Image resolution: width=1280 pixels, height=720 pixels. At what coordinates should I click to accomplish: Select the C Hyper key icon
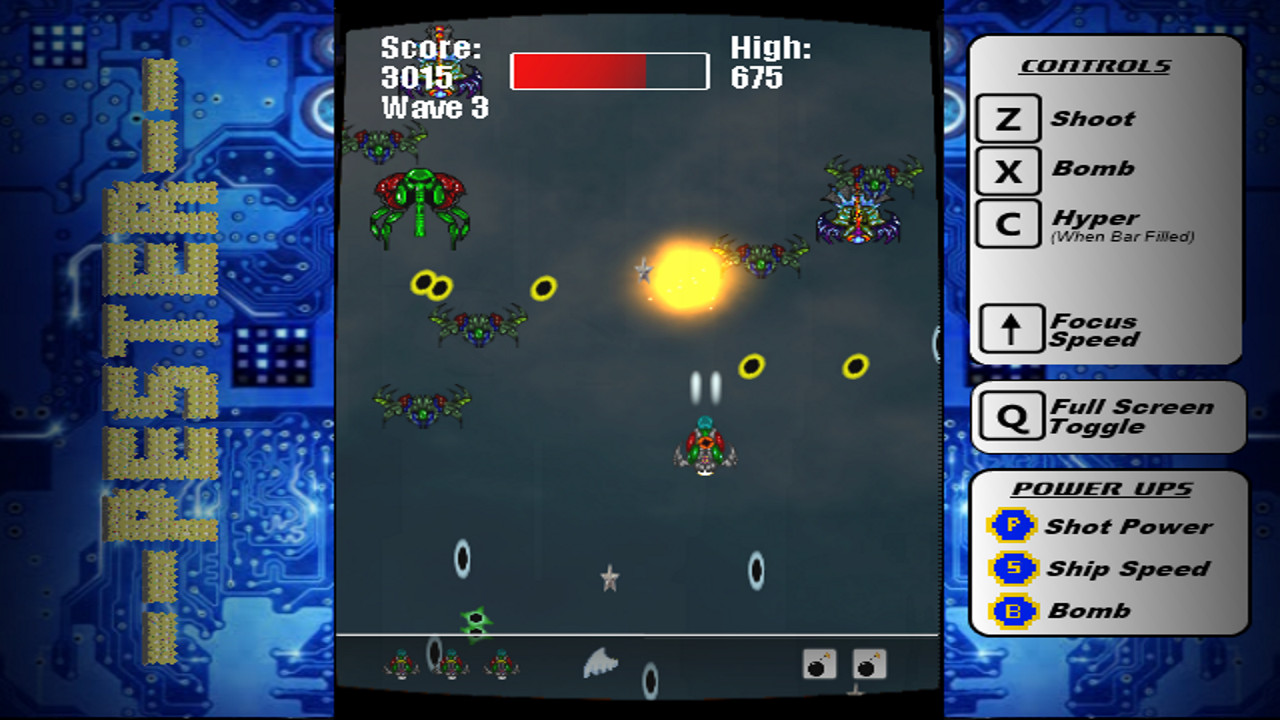(1007, 221)
